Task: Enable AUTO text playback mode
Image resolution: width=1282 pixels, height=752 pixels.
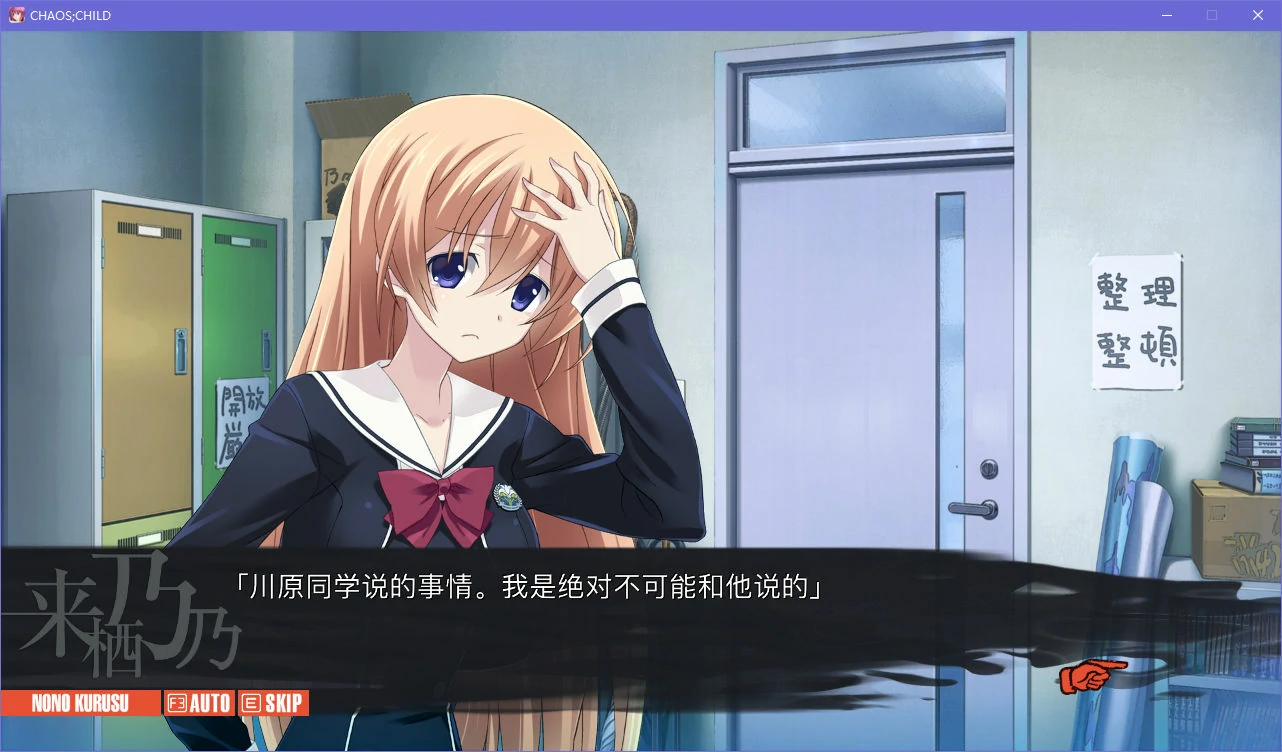Action: (x=207, y=702)
